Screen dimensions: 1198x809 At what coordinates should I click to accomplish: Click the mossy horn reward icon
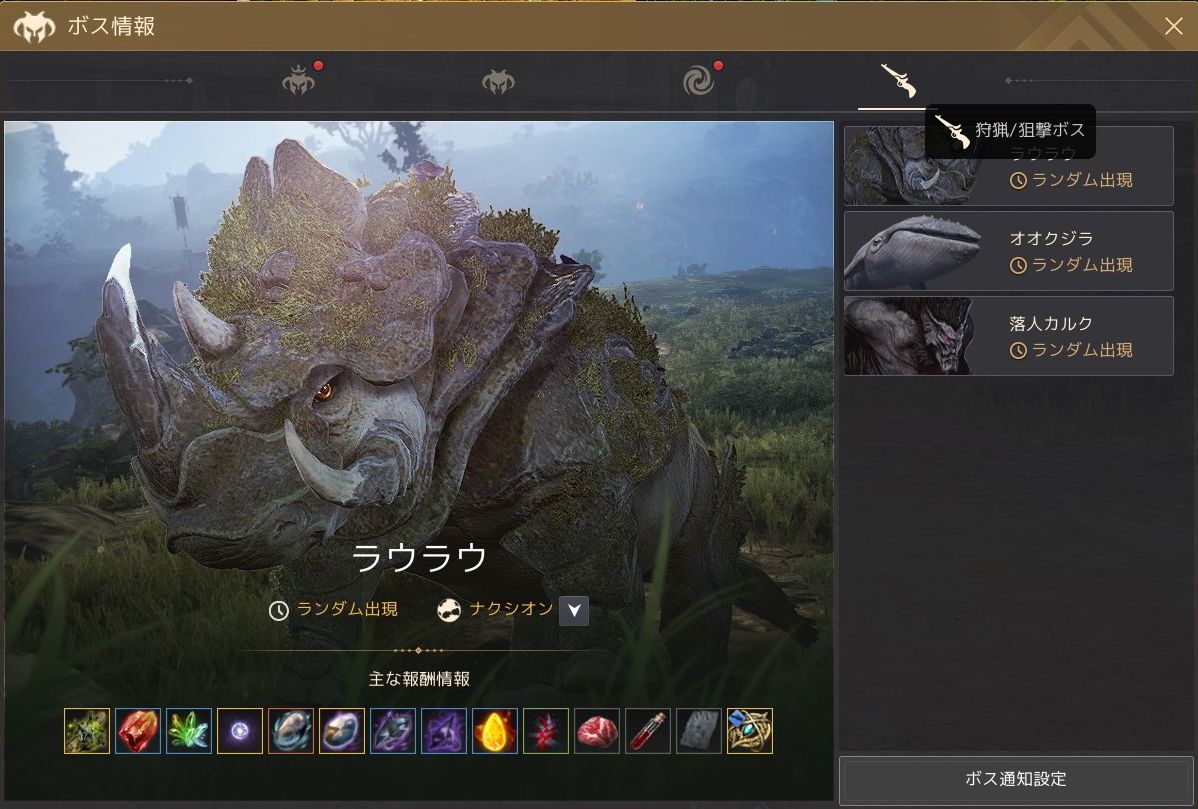[87, 731]
